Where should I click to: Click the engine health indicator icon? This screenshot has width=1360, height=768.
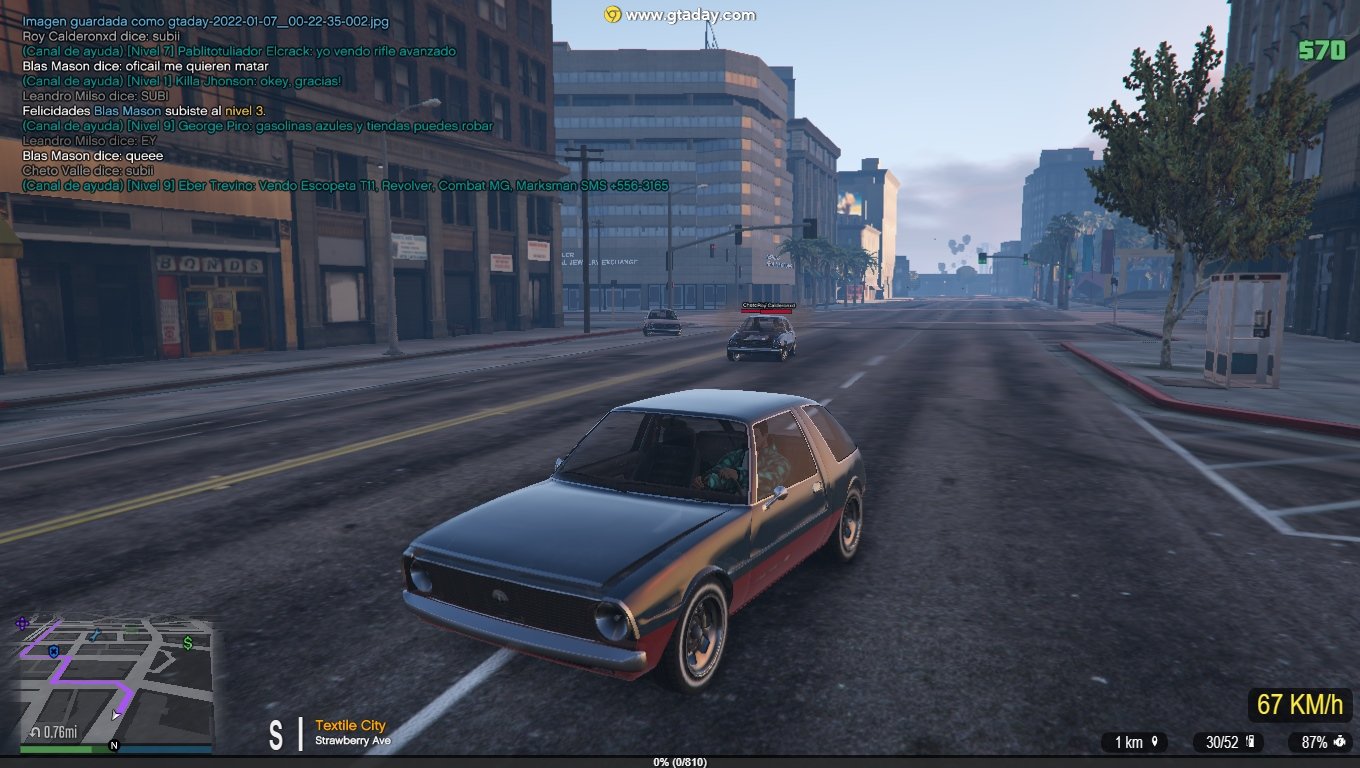click(x=1339, y=742)
